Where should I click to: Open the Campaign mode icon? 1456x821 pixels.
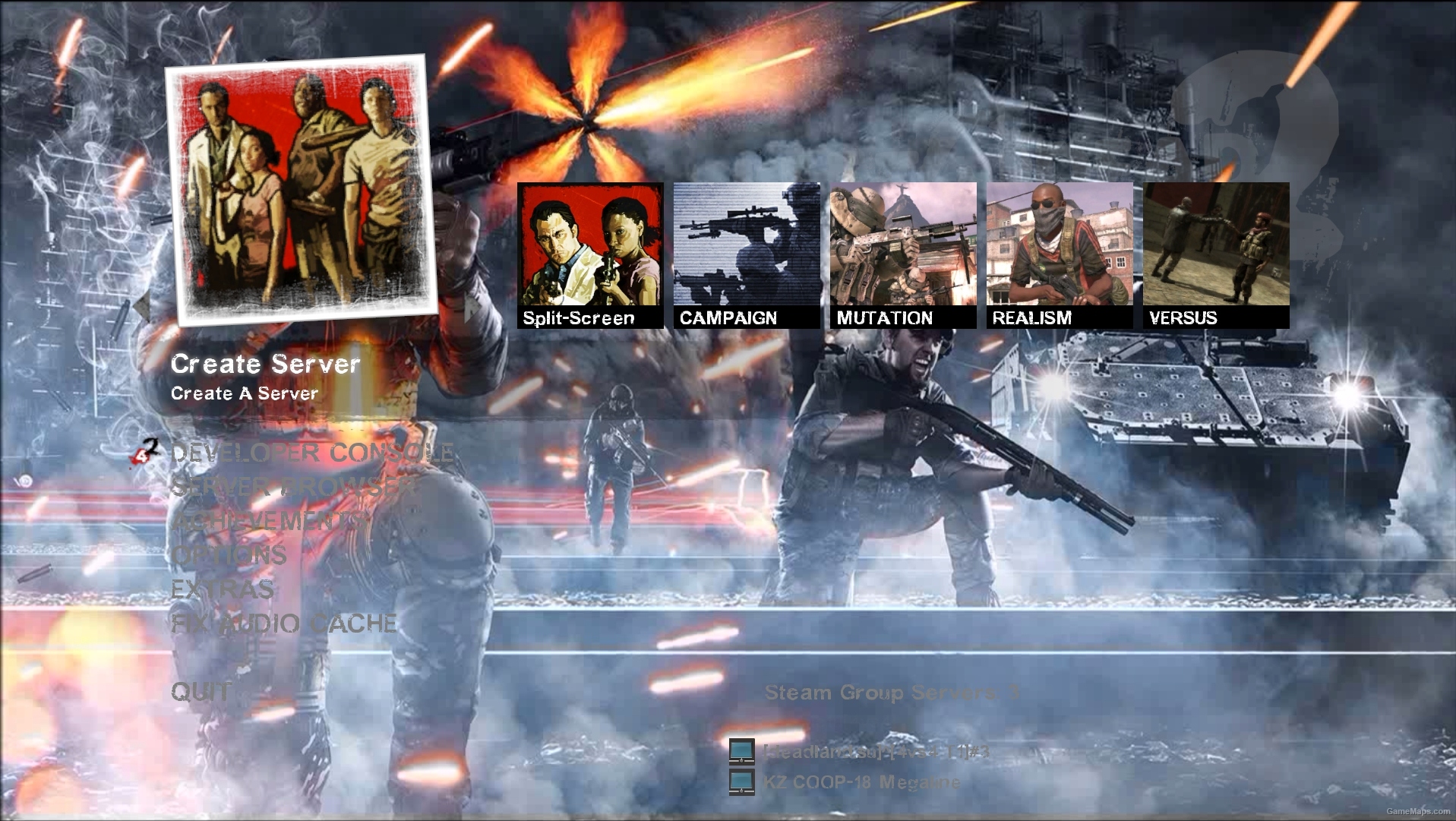(x=743, y=251)
